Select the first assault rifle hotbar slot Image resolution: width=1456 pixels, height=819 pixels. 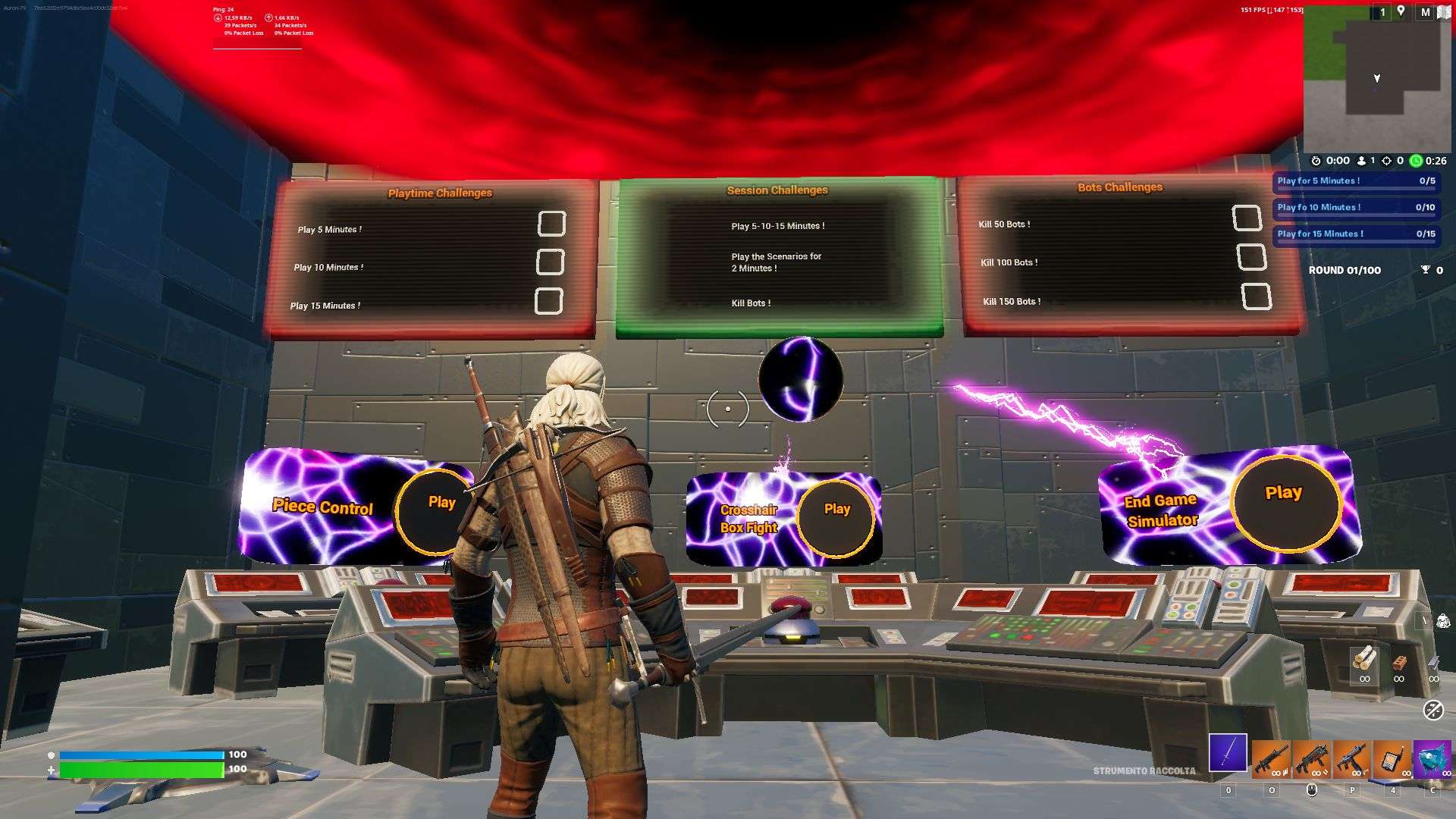(1270, 760)
